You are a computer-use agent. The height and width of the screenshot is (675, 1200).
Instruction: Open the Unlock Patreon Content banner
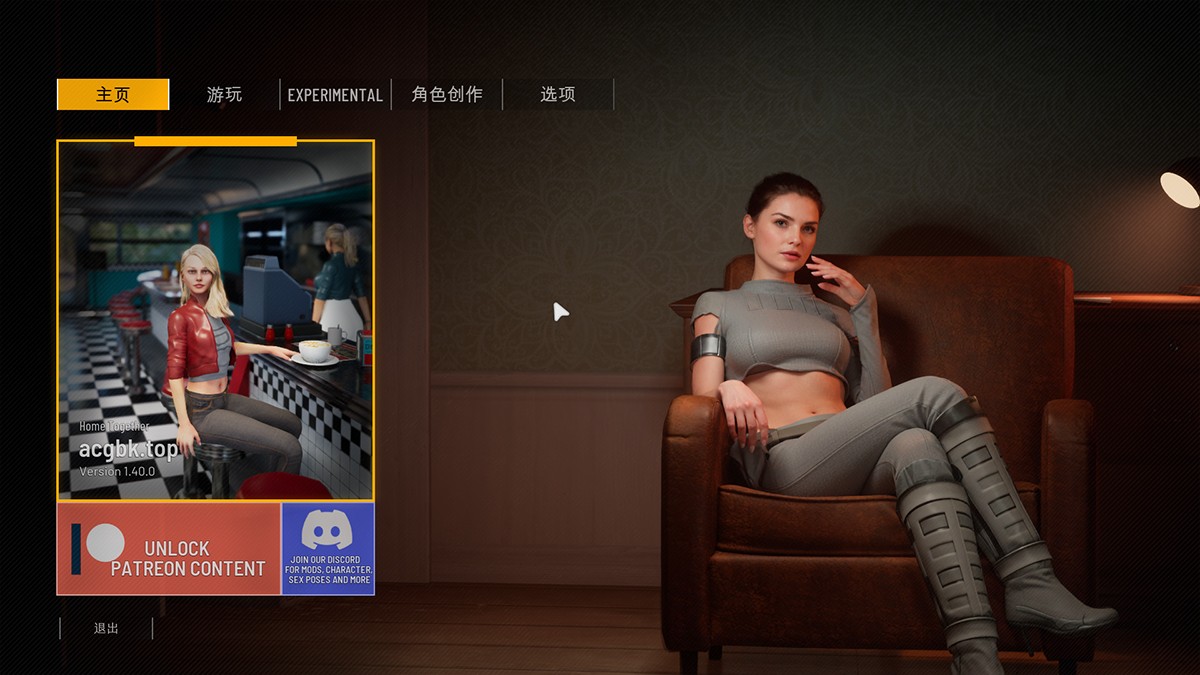point(168,549)
